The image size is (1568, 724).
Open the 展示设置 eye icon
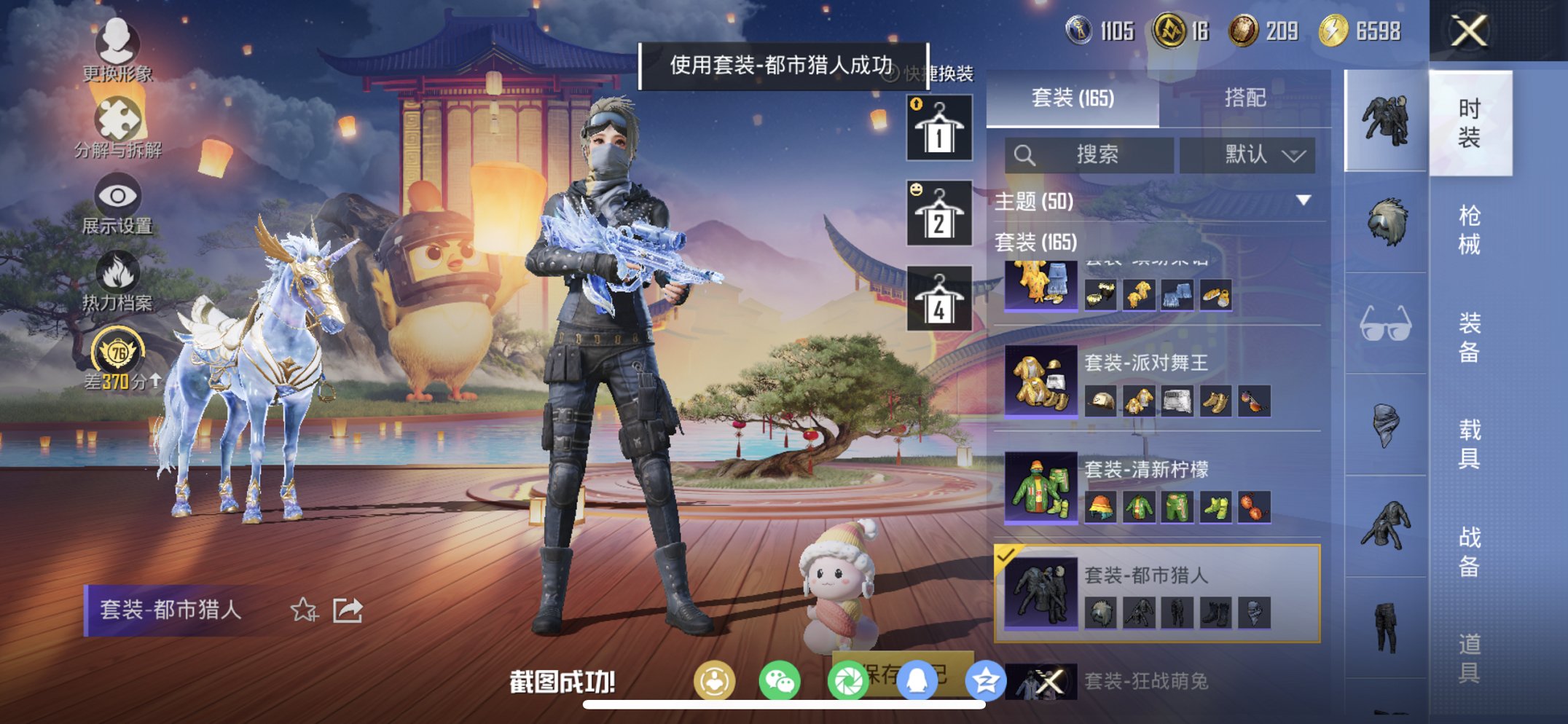117,194
